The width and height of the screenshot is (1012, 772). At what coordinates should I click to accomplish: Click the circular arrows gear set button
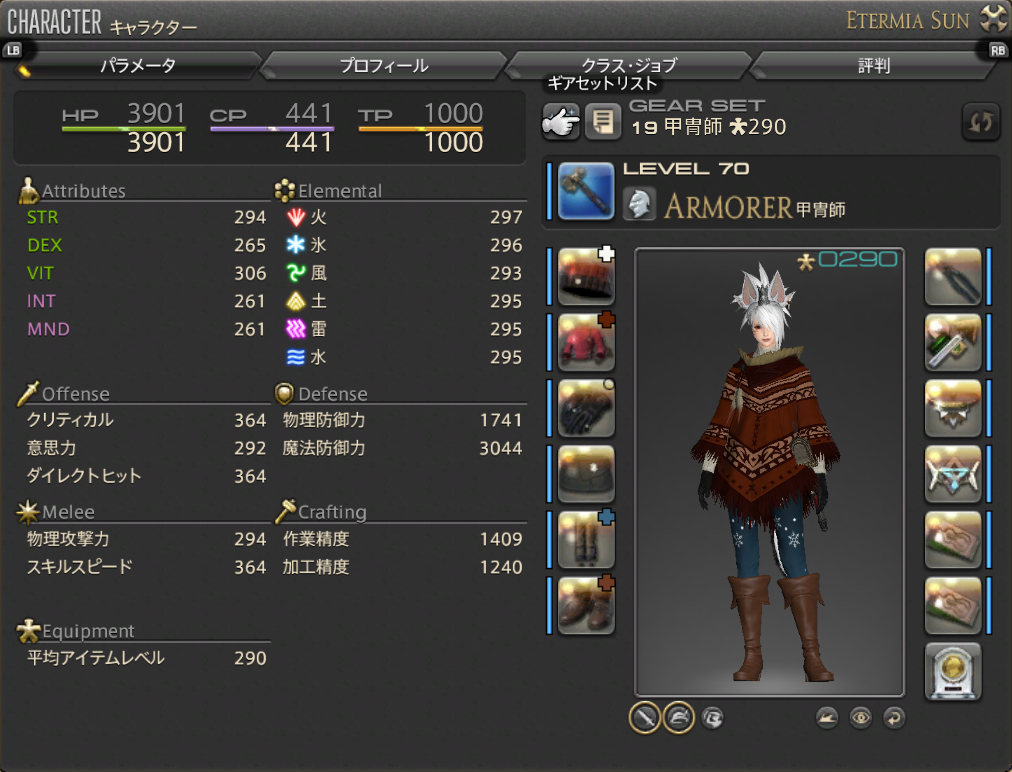coord(980,121)
